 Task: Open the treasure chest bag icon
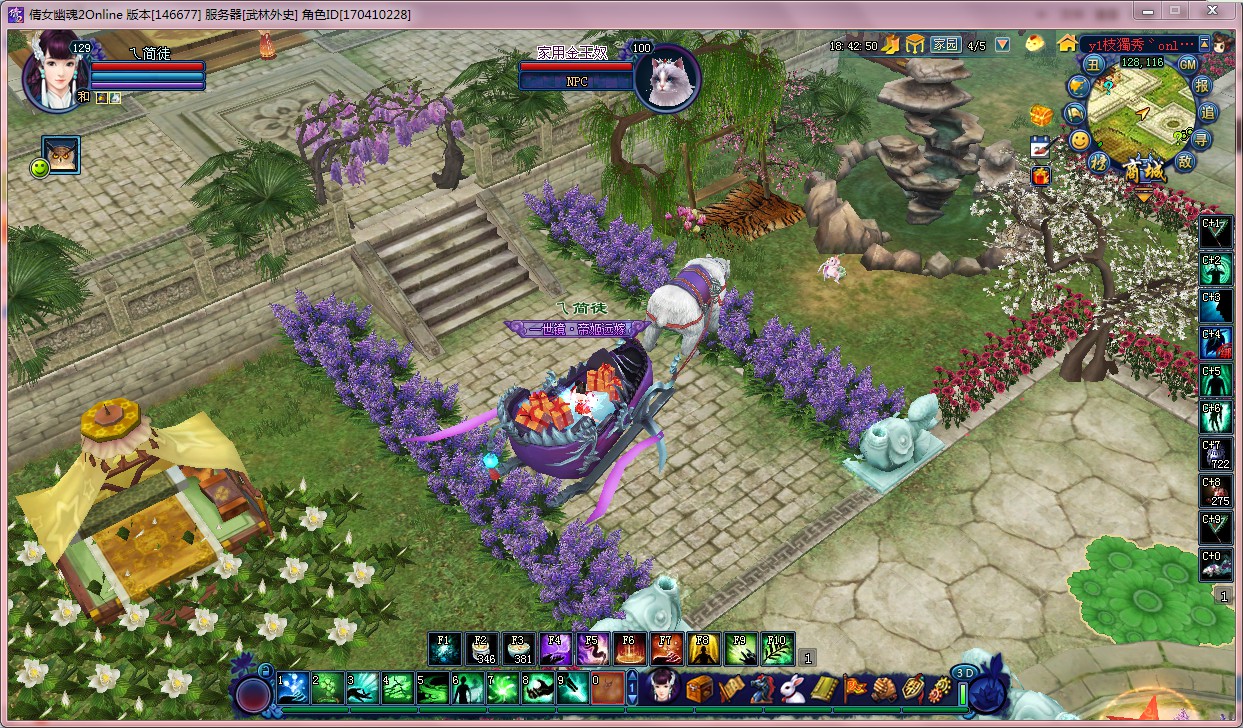pos(699,687)
